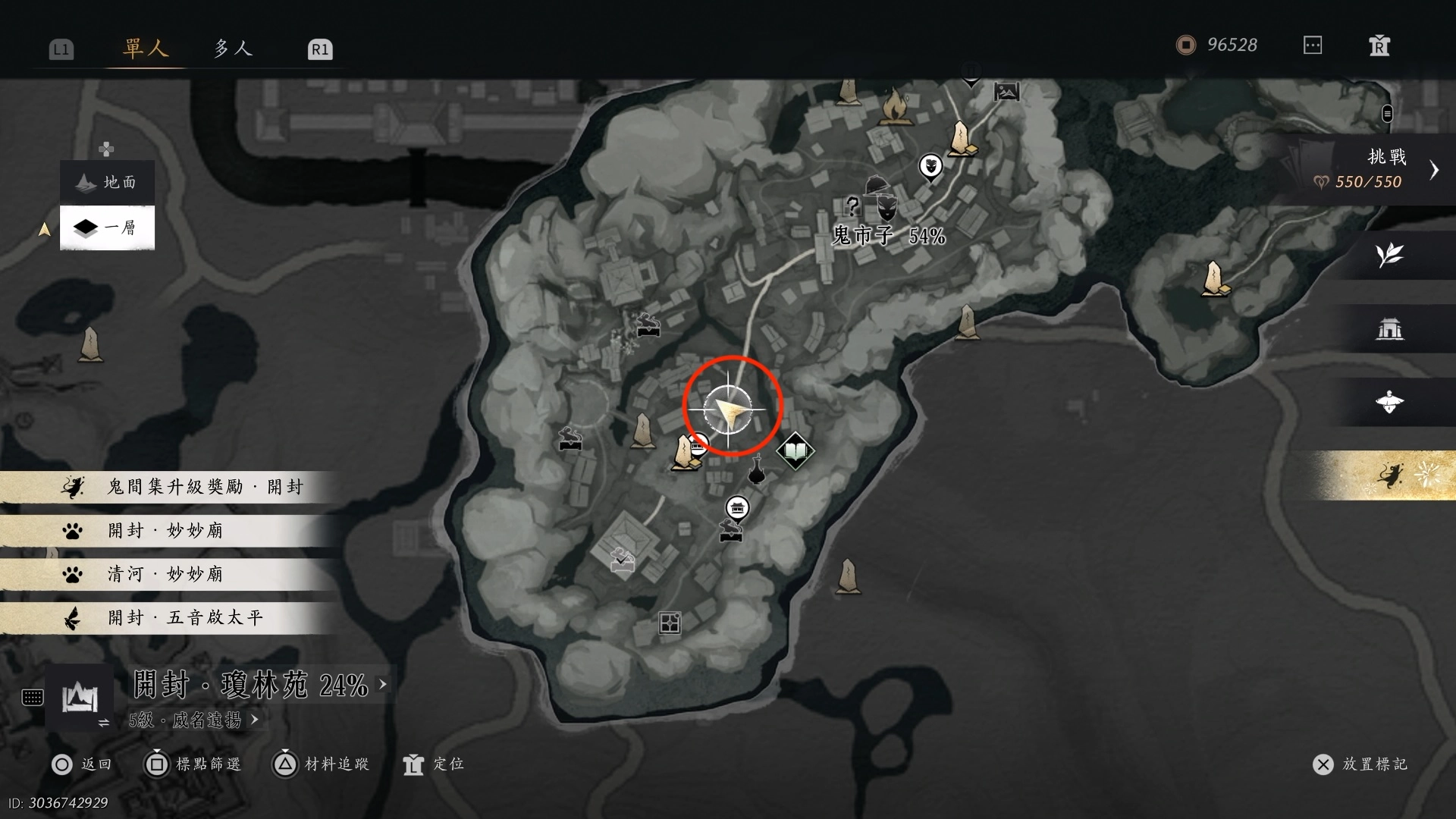Click the picture frame map marker
This screenshot has width=1456, height=819.
(x=1006, y=93)
